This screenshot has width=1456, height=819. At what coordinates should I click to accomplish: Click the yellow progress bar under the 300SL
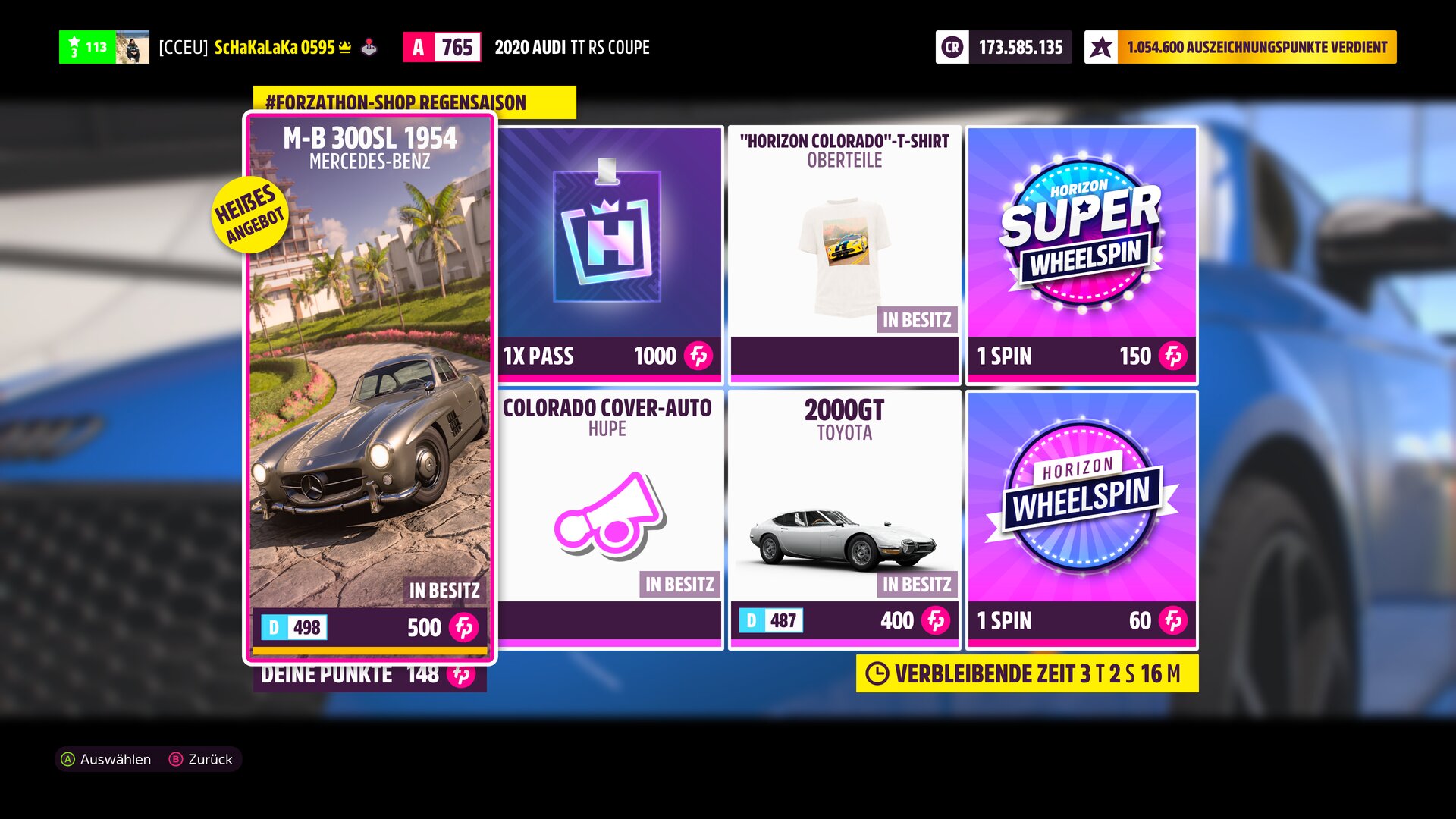369,651
